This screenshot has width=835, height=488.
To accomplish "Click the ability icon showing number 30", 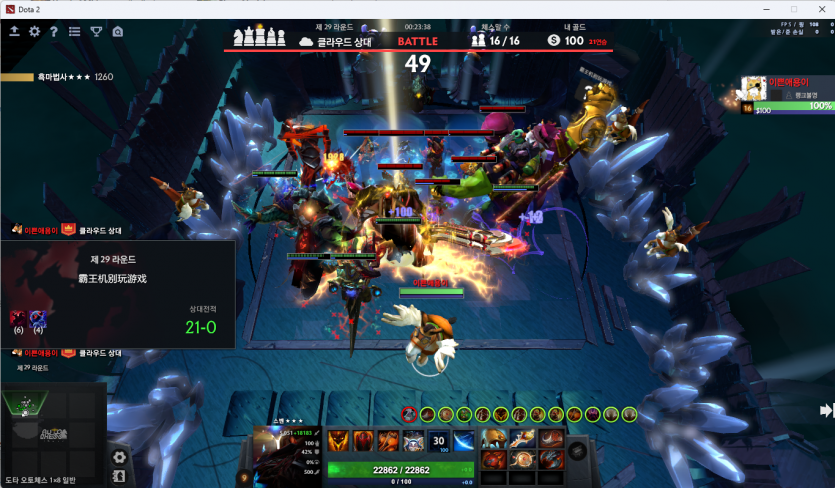I will tap(439, 441).
